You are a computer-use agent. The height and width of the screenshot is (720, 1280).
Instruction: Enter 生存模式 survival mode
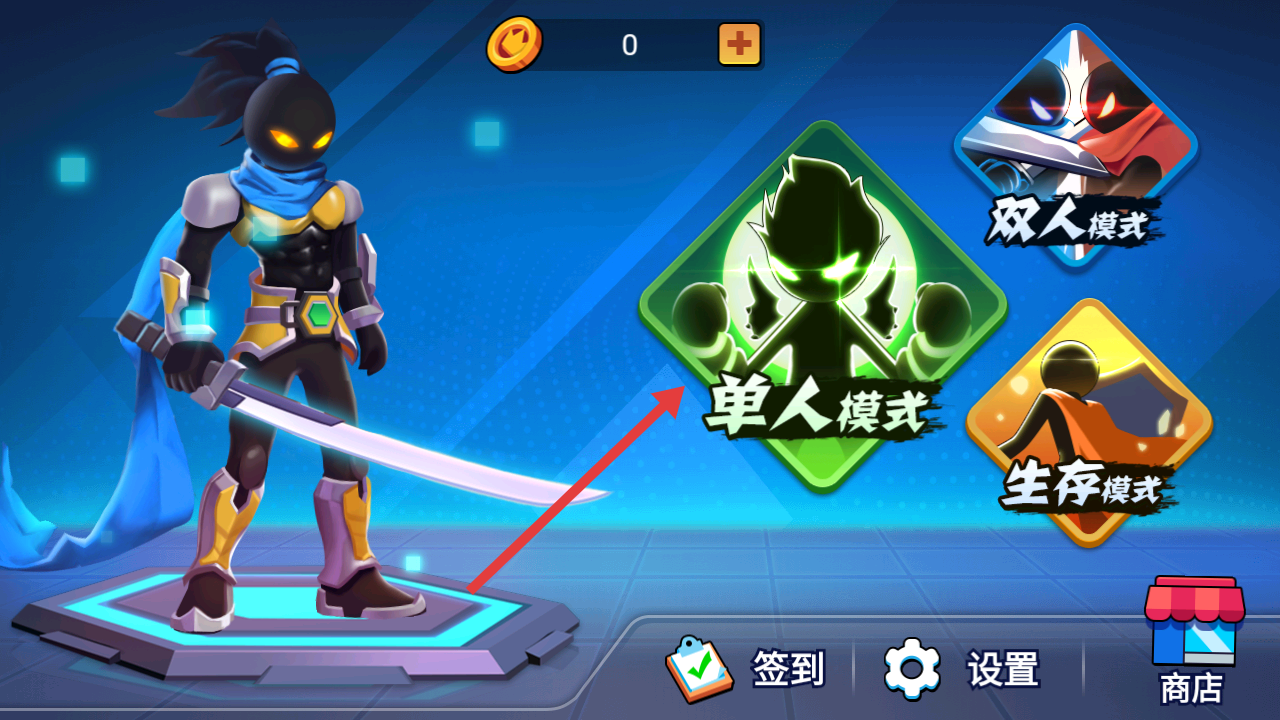(1080, 430)
